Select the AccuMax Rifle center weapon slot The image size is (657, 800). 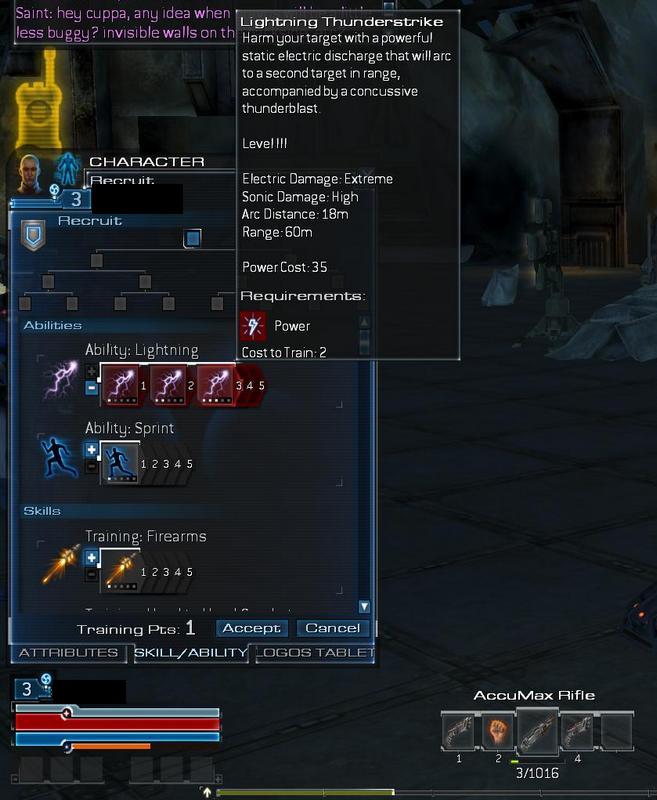pos(536,731)
